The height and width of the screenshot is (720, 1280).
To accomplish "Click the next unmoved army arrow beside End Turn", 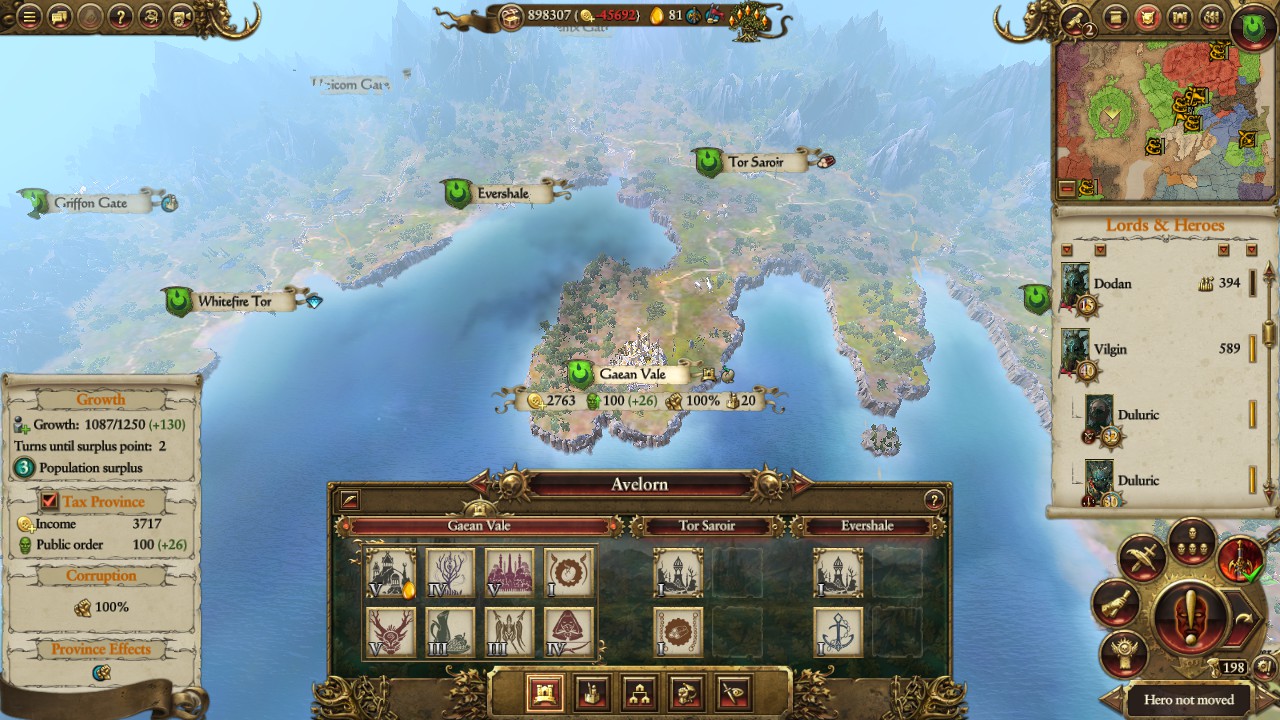I will (1245, 616).
